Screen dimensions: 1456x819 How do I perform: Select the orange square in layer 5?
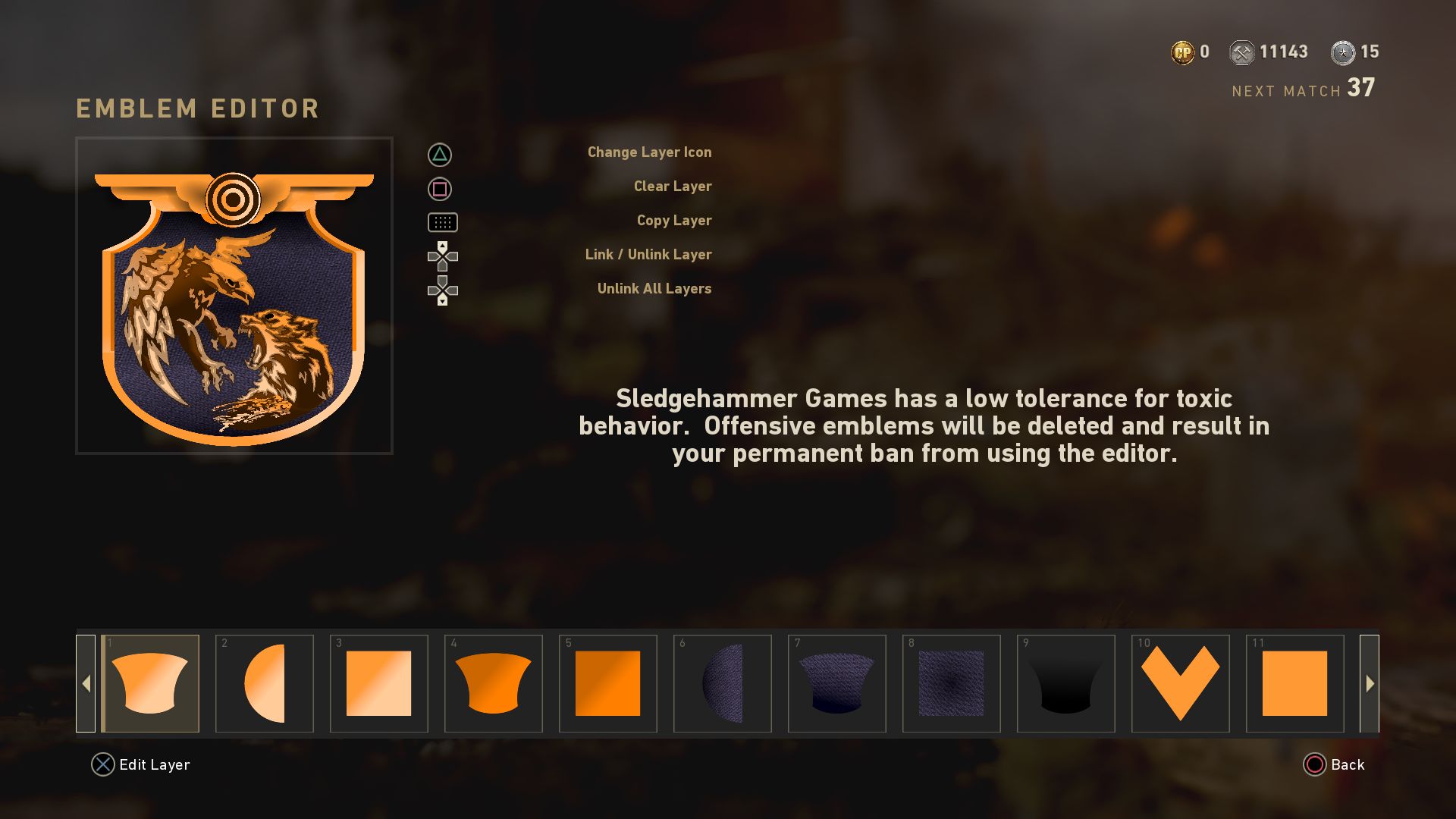click(608, 682)
